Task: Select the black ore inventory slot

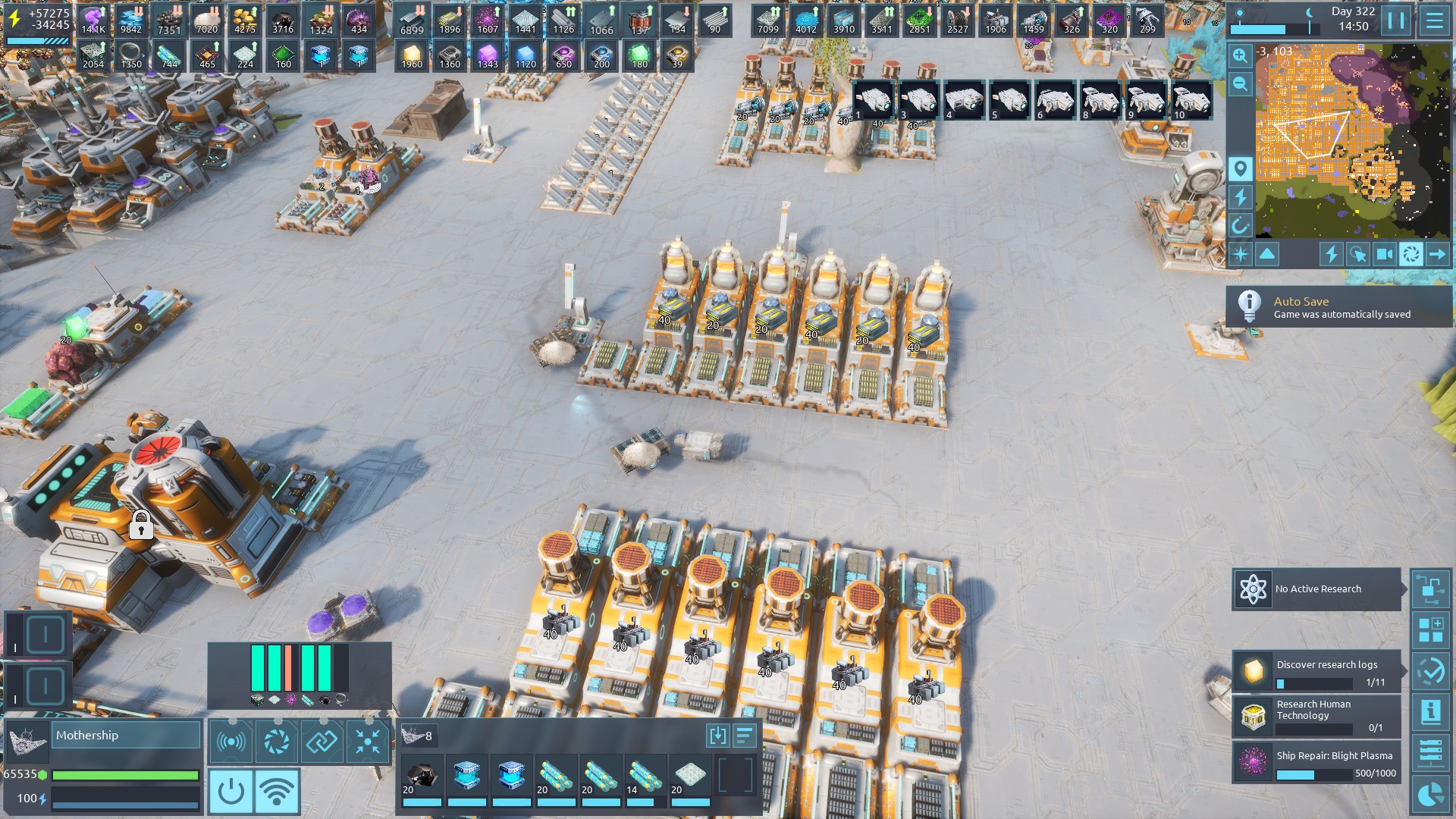Action: coord(422,777)
